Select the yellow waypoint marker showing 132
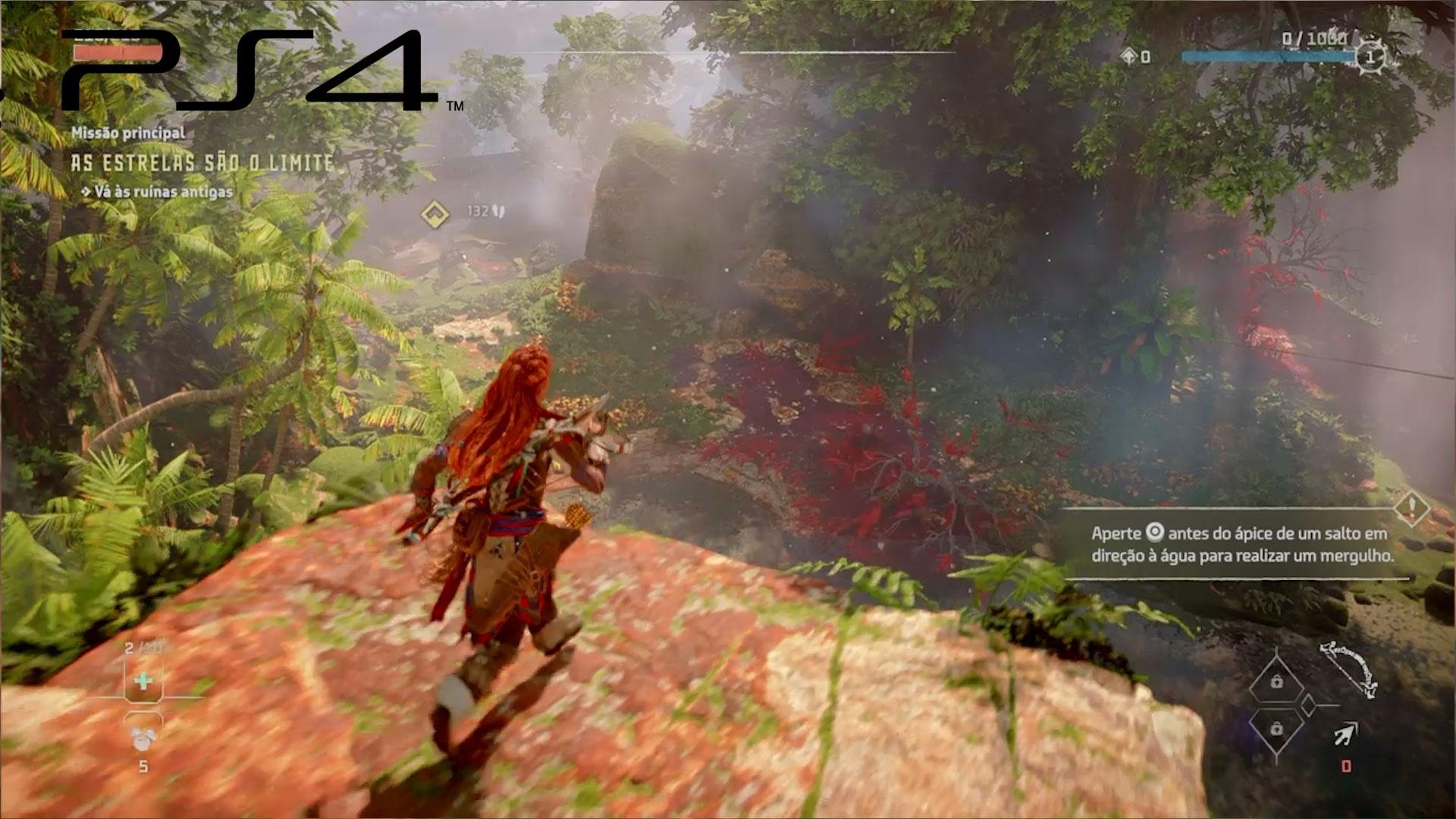The height and width of the screenshot is (819, 1456). 435,213
